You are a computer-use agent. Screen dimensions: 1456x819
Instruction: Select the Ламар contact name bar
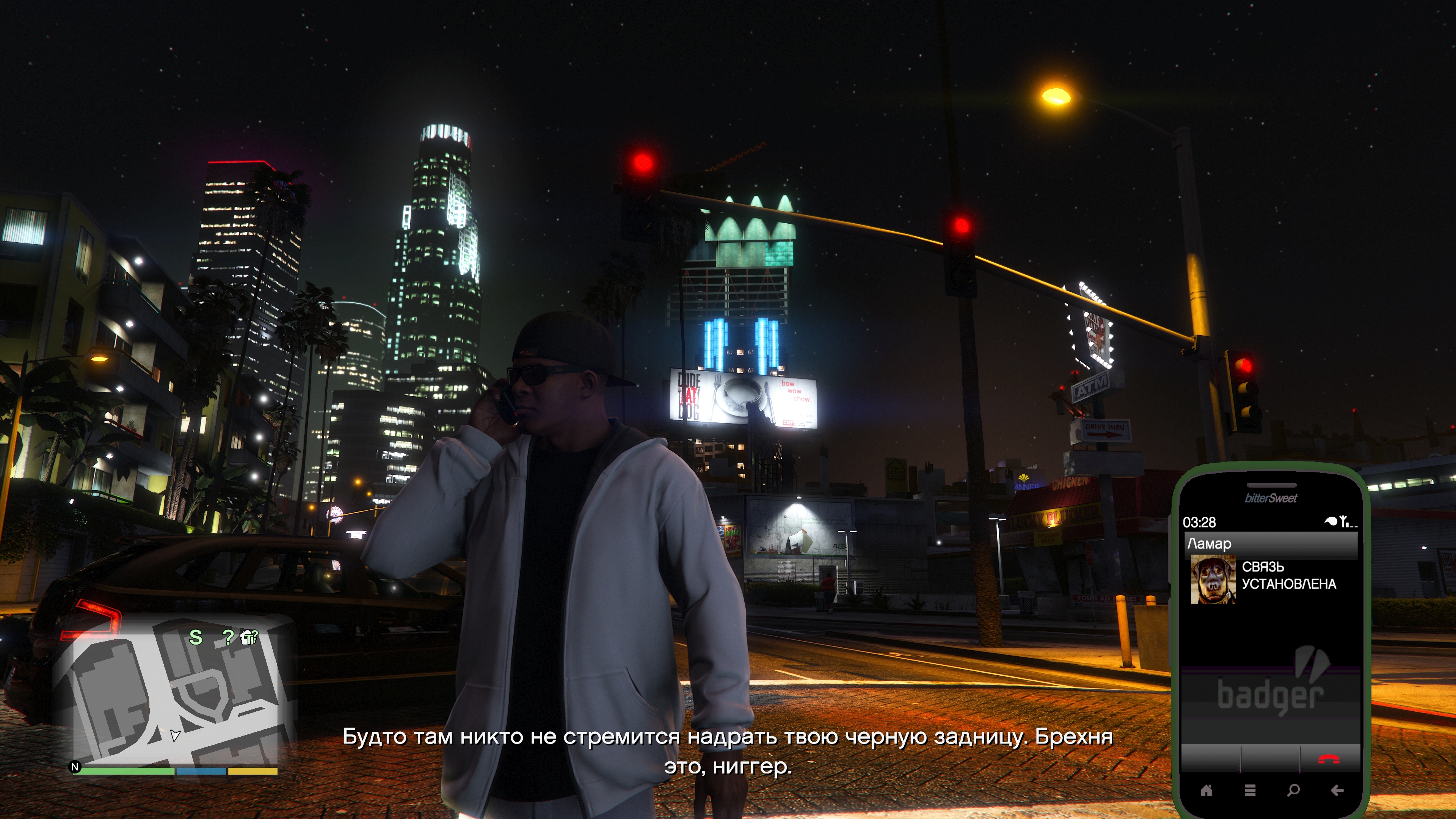coord(1271,544)
